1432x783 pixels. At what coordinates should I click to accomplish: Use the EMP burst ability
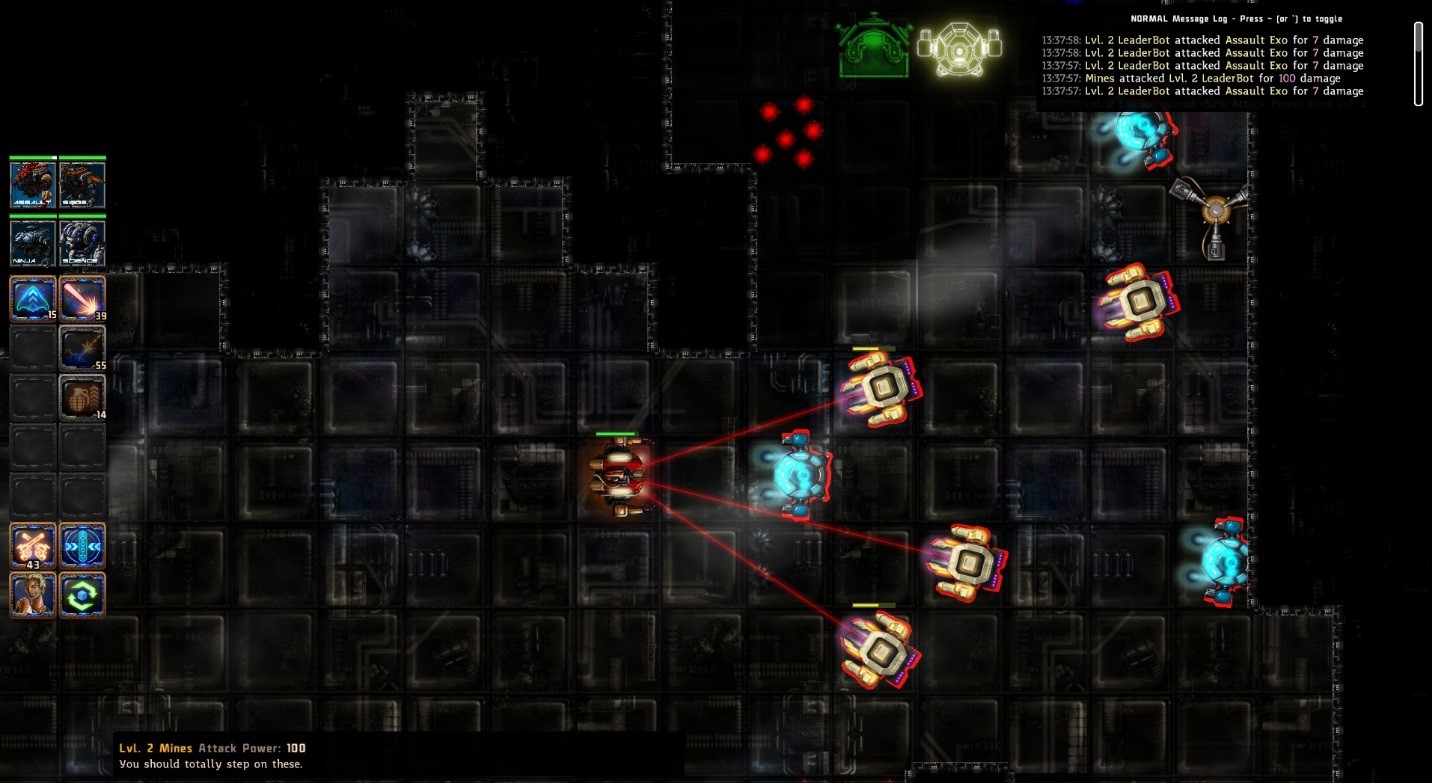point(82,347)
